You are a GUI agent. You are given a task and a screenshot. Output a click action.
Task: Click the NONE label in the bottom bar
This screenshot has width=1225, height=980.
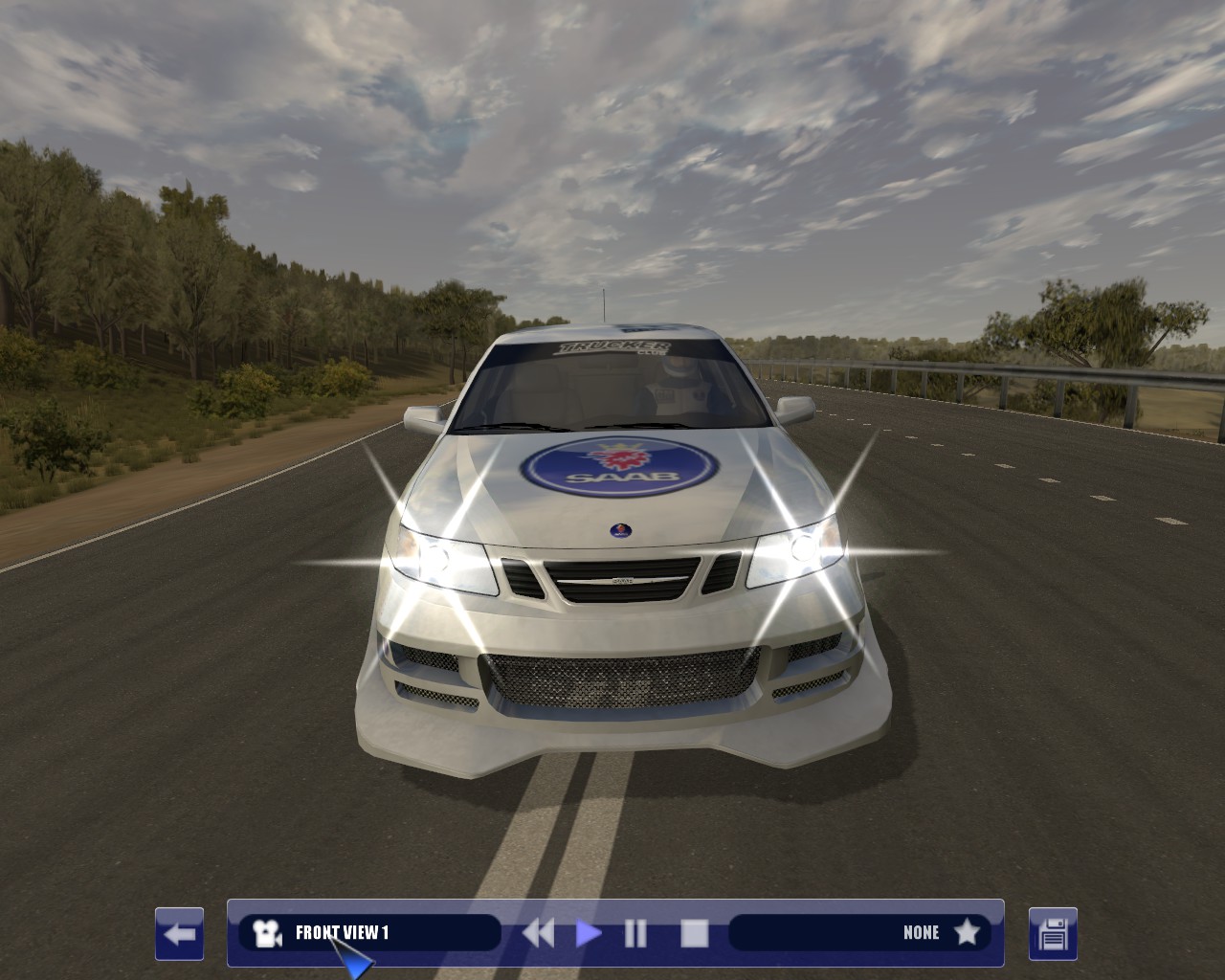[x=922, y=932]
